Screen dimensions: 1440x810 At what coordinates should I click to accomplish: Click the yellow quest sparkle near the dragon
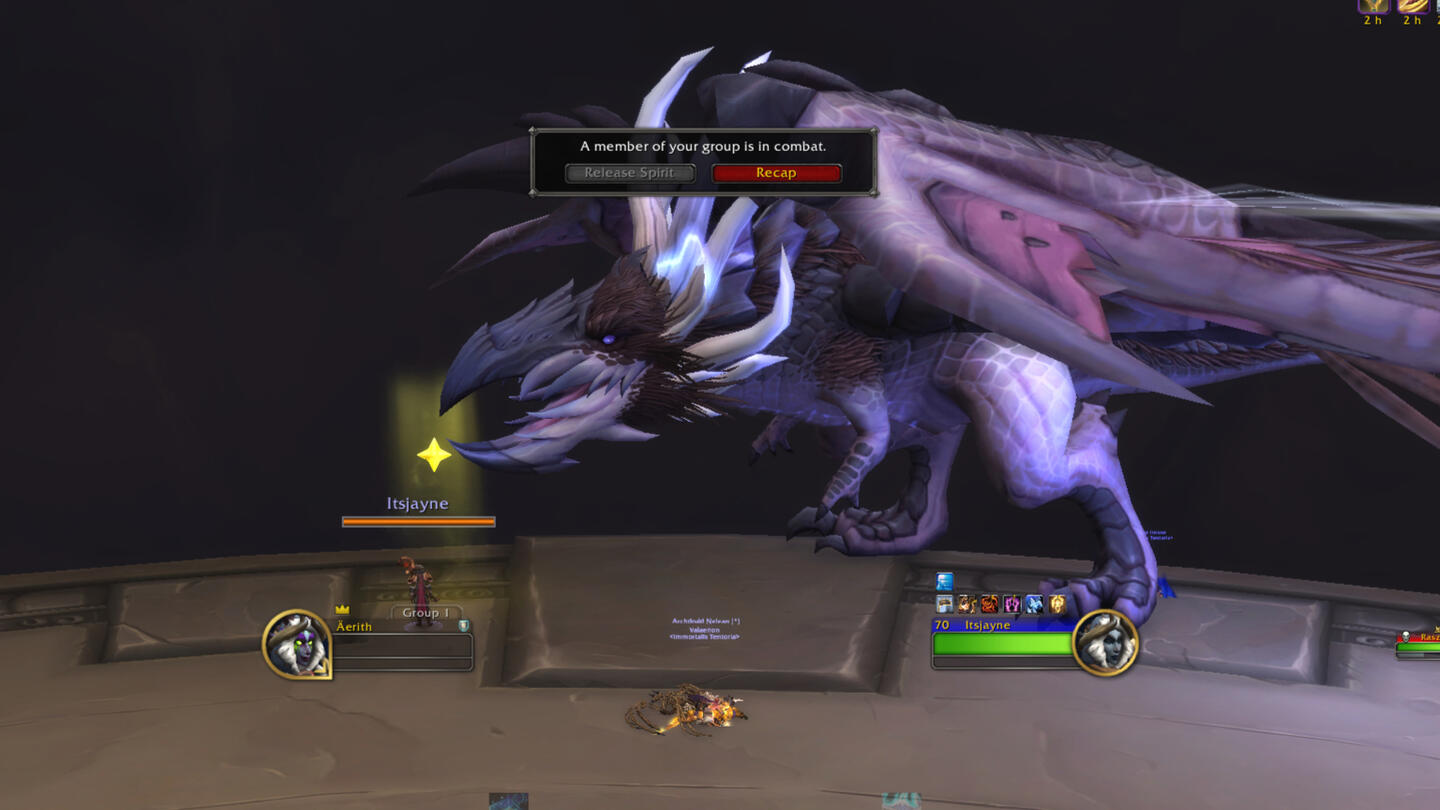[436, 457]
